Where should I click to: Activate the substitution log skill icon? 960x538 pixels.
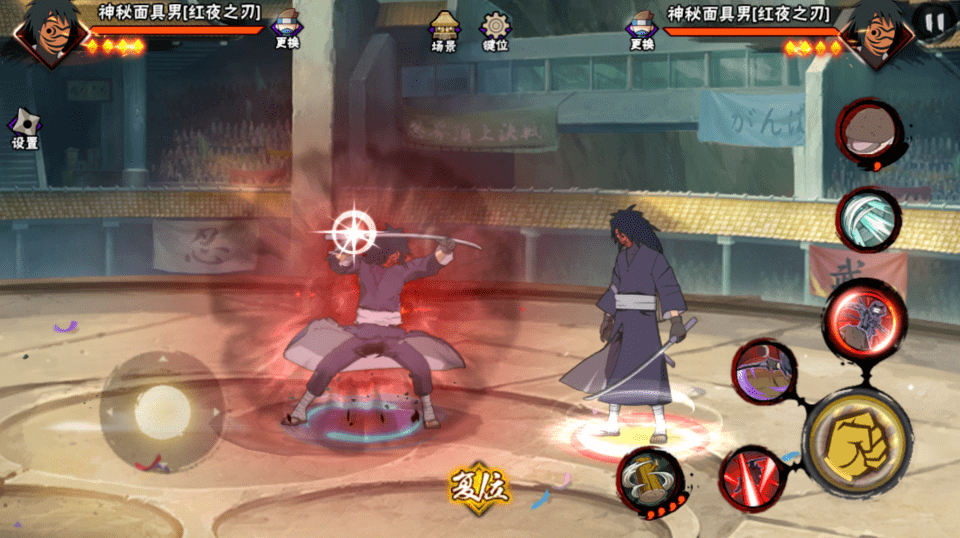click(x=649, y=481)
